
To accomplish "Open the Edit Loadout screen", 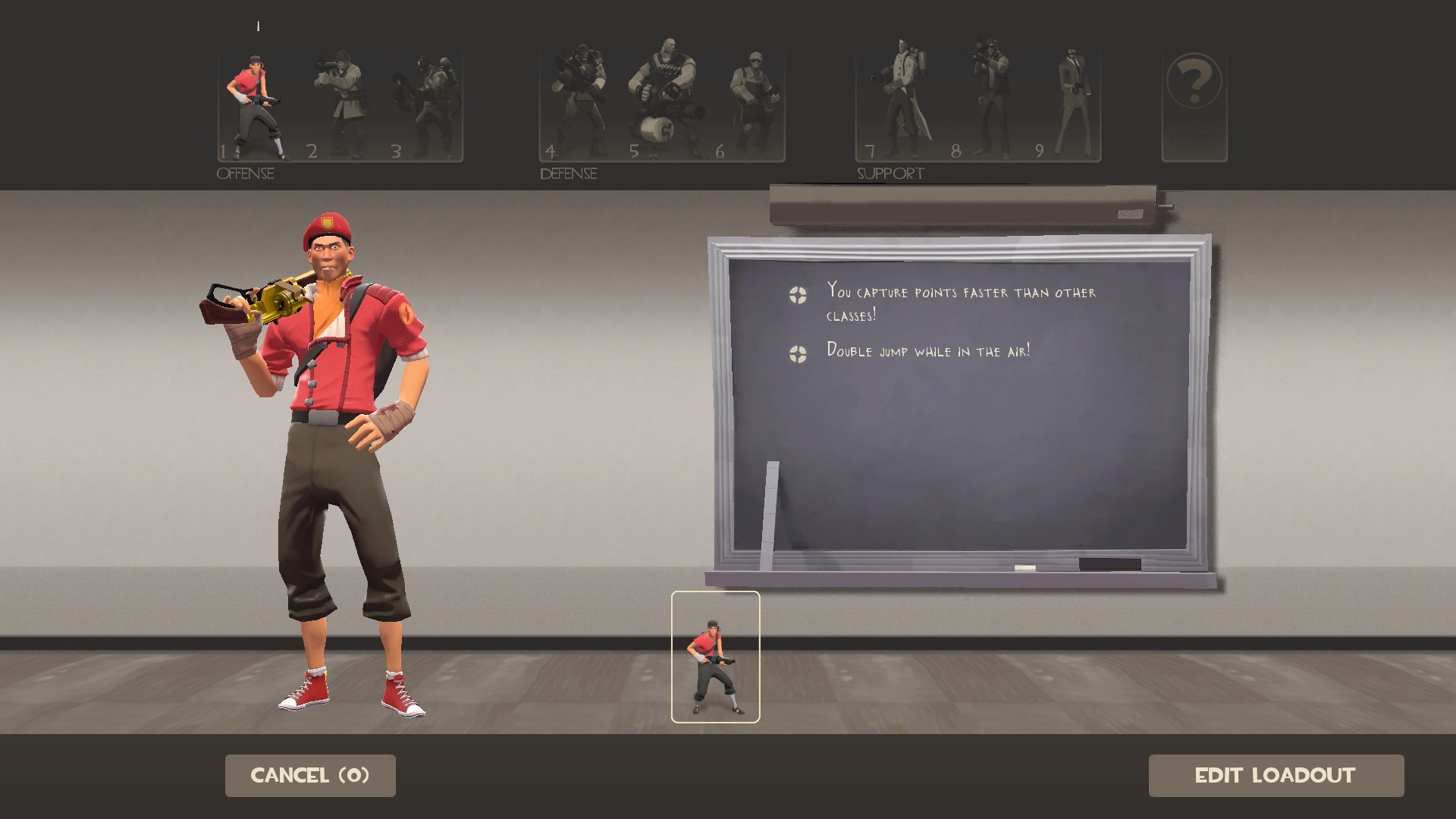I will coord(1276,775).
